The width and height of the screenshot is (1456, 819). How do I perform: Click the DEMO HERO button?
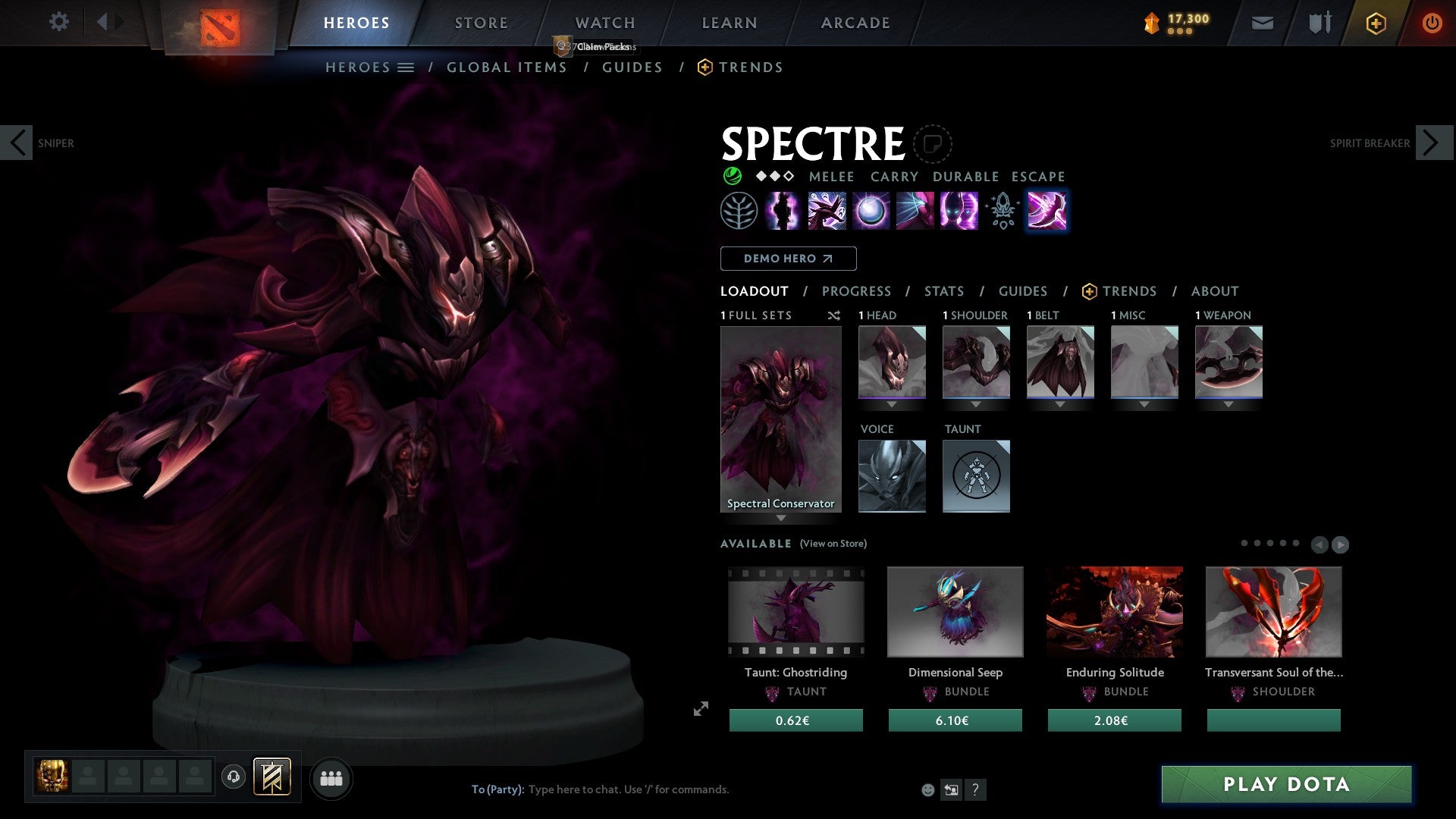point(787,259)
